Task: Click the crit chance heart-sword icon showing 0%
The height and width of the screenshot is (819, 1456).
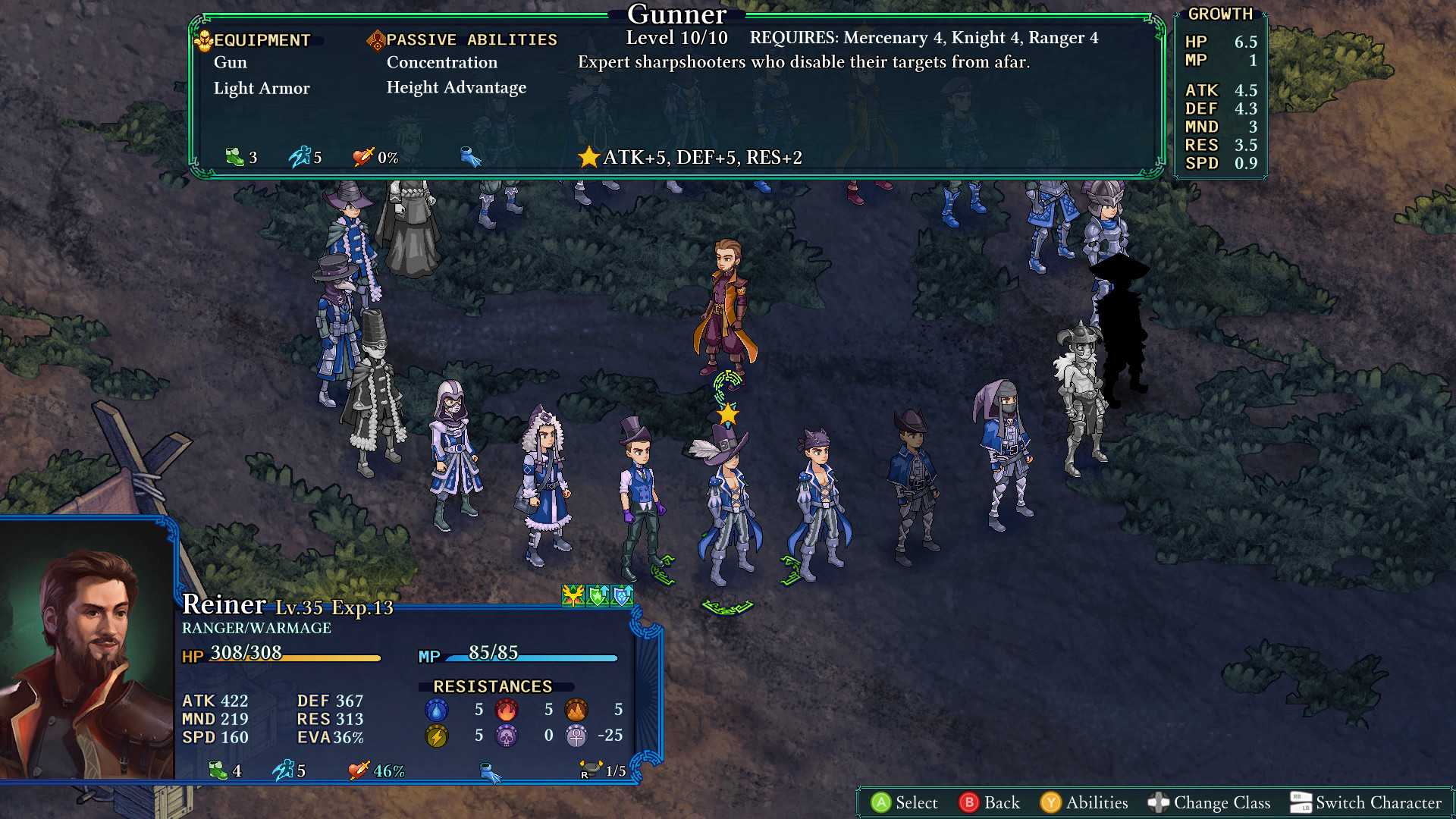Action: 362,158
